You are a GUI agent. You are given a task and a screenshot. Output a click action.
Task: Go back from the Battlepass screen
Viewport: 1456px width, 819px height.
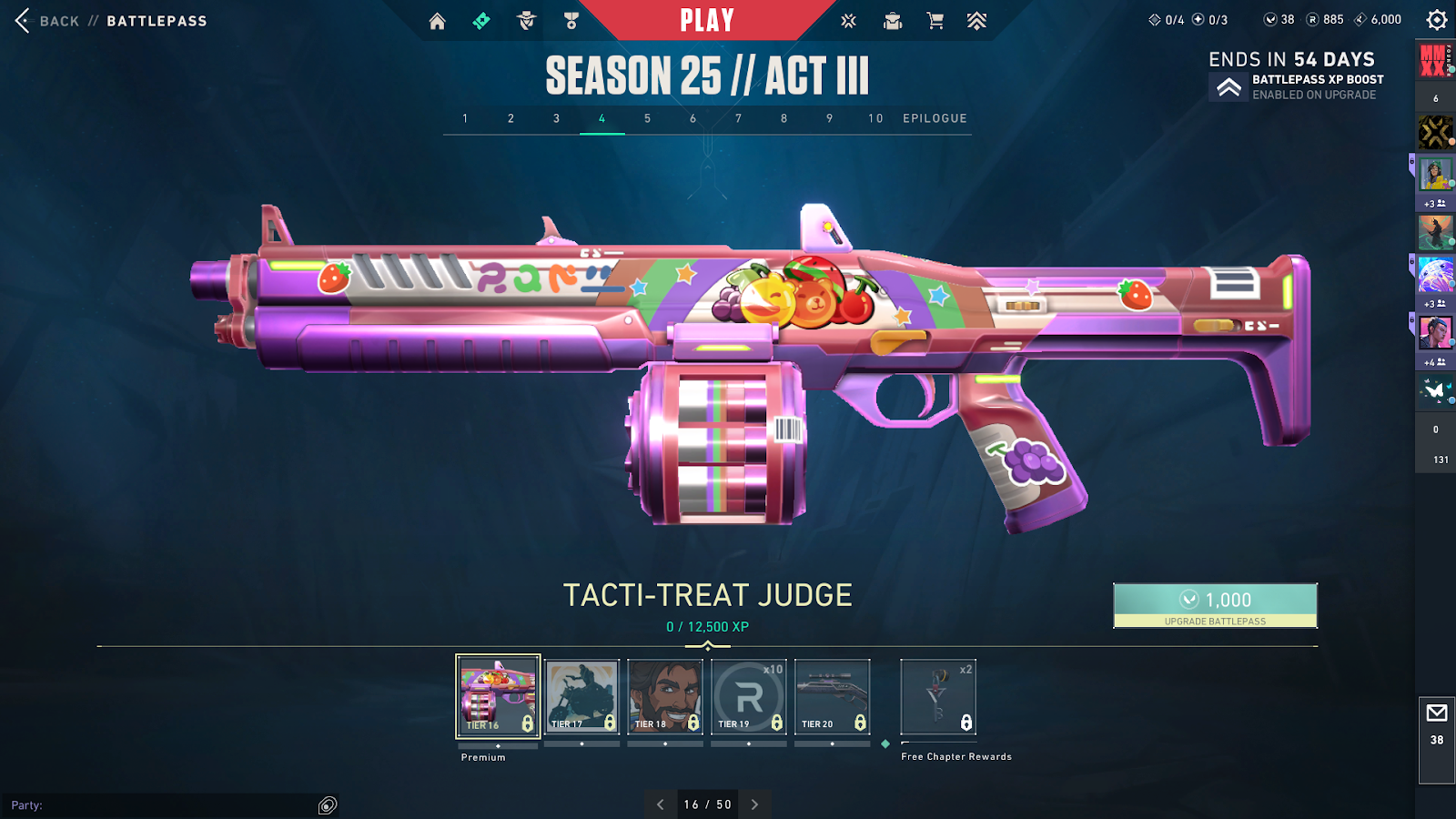pyautogui.click(x=24, y=21)
